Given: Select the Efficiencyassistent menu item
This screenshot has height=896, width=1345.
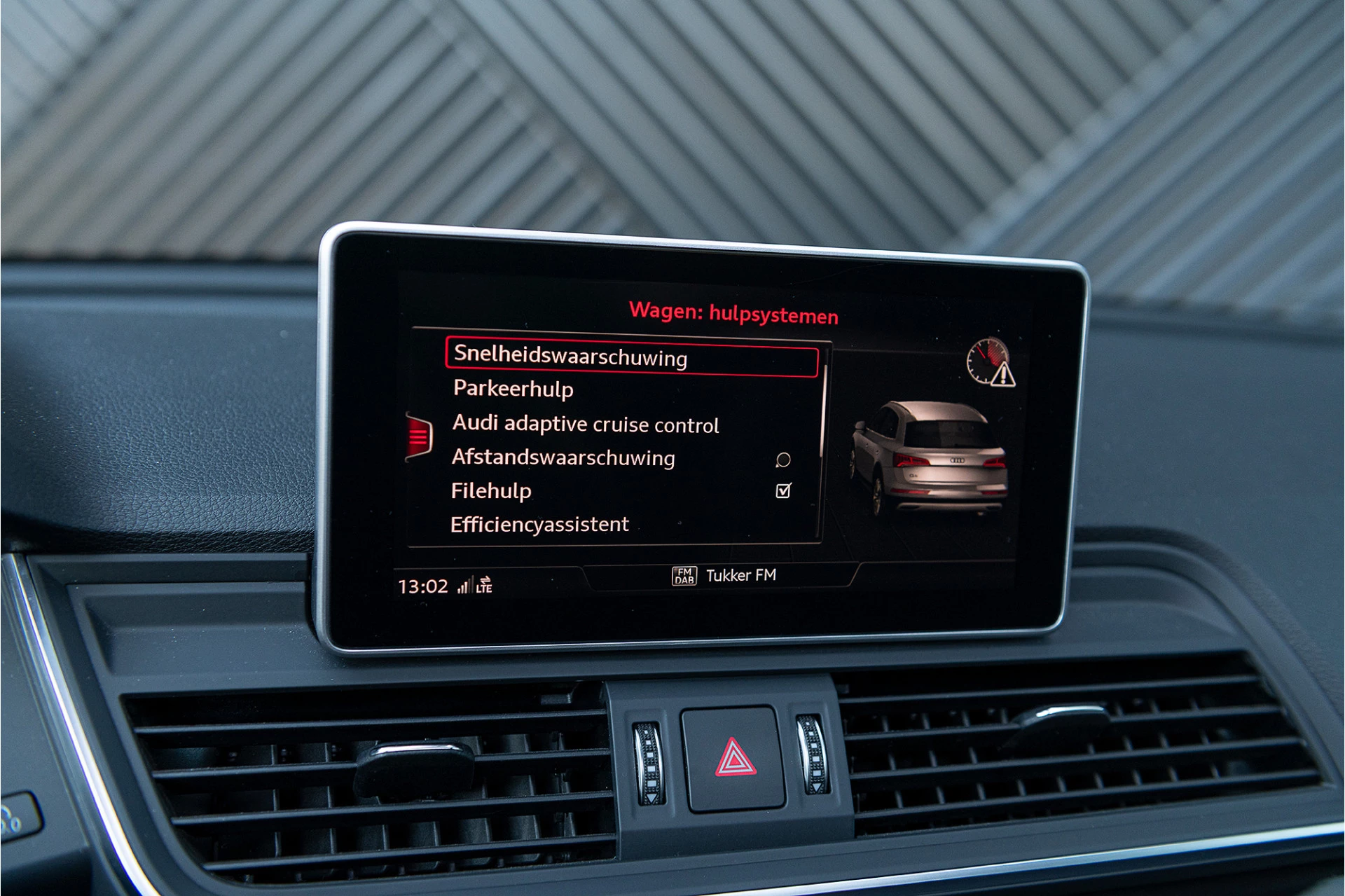Looking at the screenshot, I should pyautogui.click(x=539, y=524).
